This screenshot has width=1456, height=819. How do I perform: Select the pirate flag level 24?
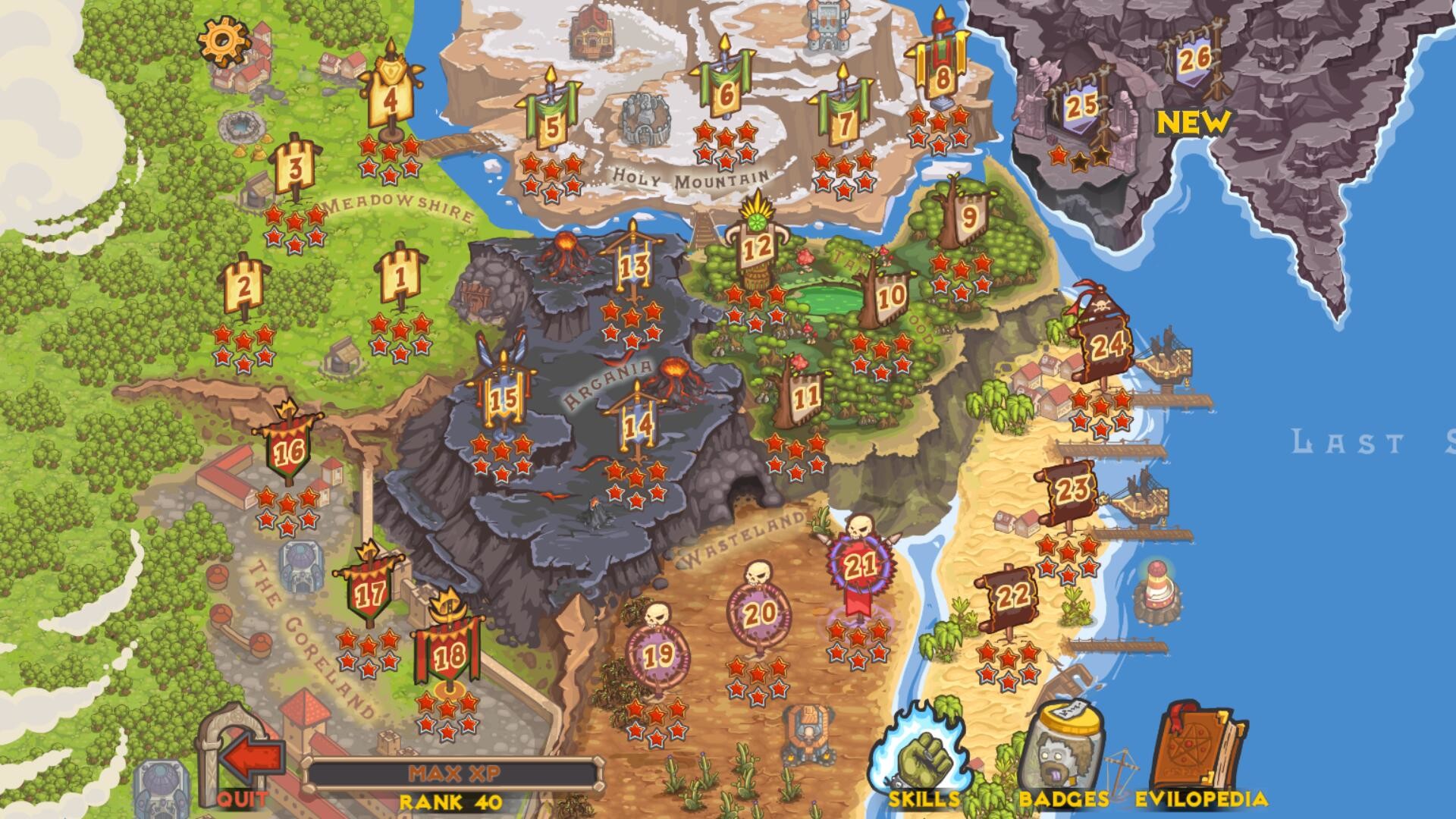[1107, 344]
